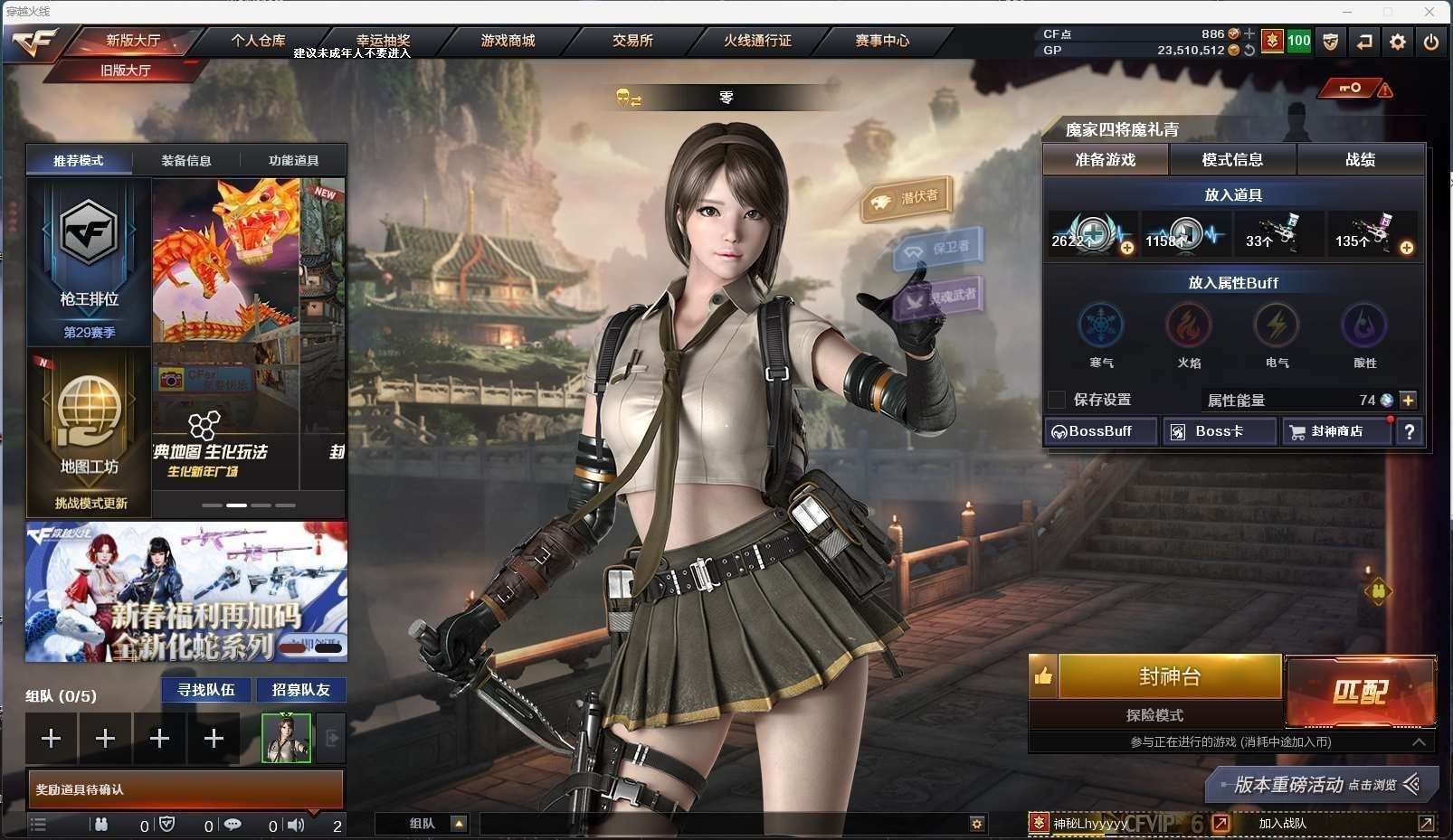Screen dimensions: 1453x840
Task: Open the 功能道具 tab
Action: click(x=293, y=161)
